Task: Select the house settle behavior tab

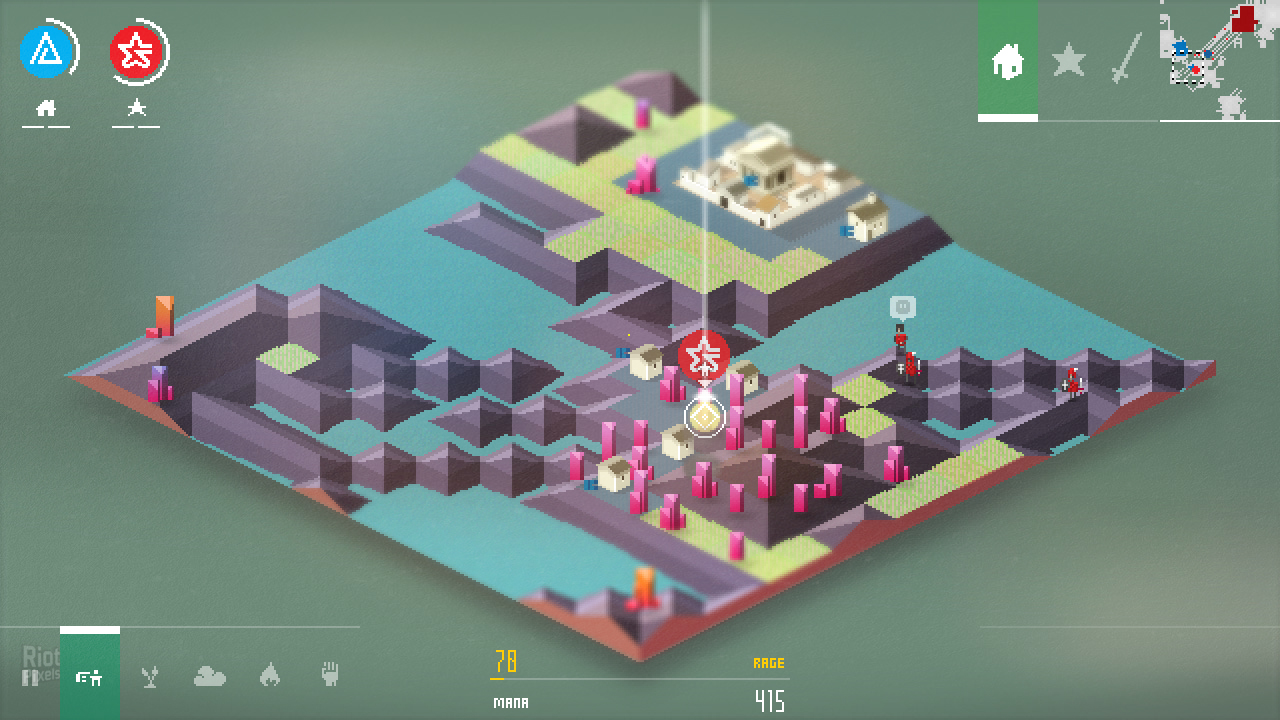Action: [x=1008, y=62]
